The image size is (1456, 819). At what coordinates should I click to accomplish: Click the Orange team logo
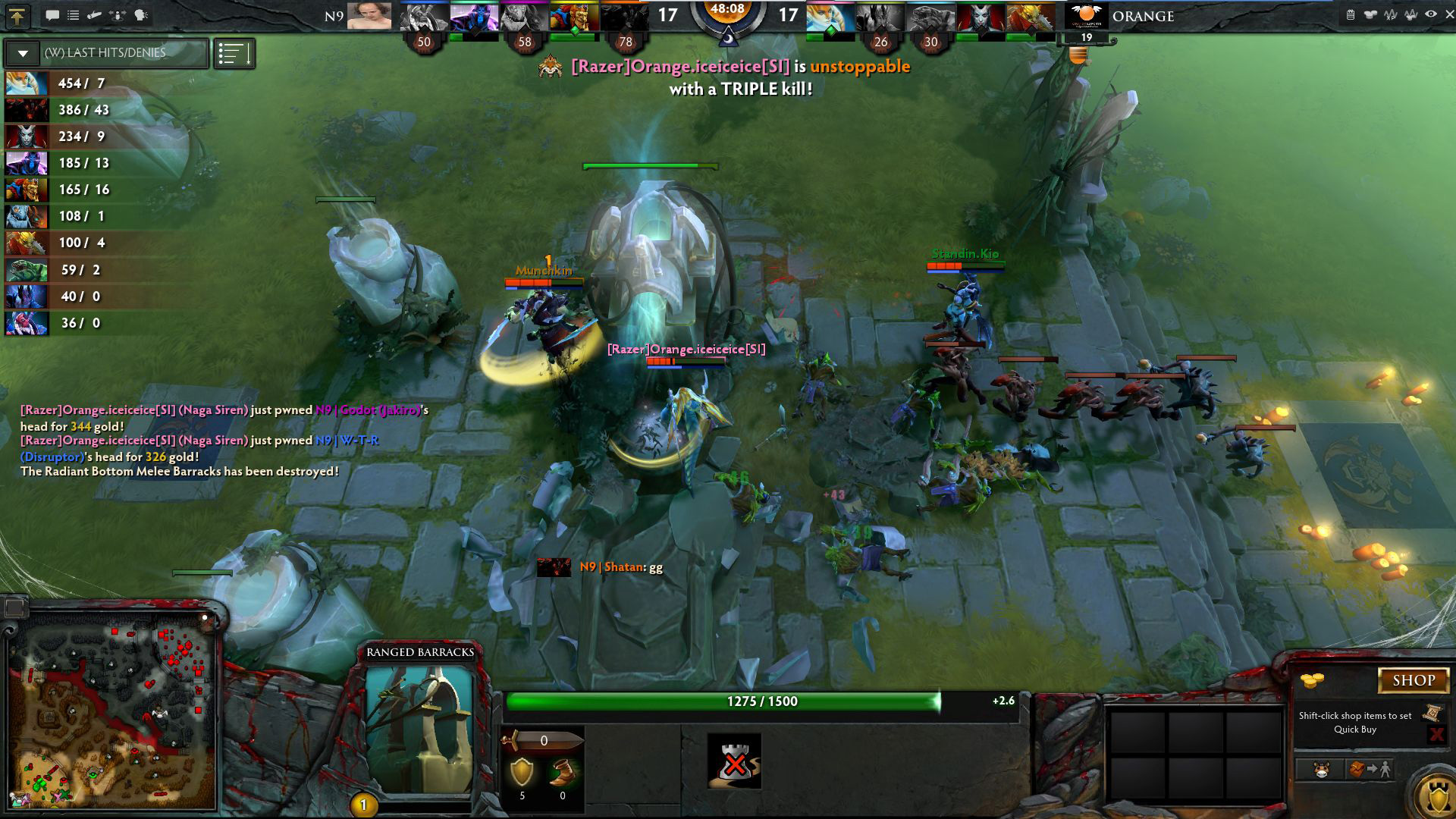[x=1086, y=15]
